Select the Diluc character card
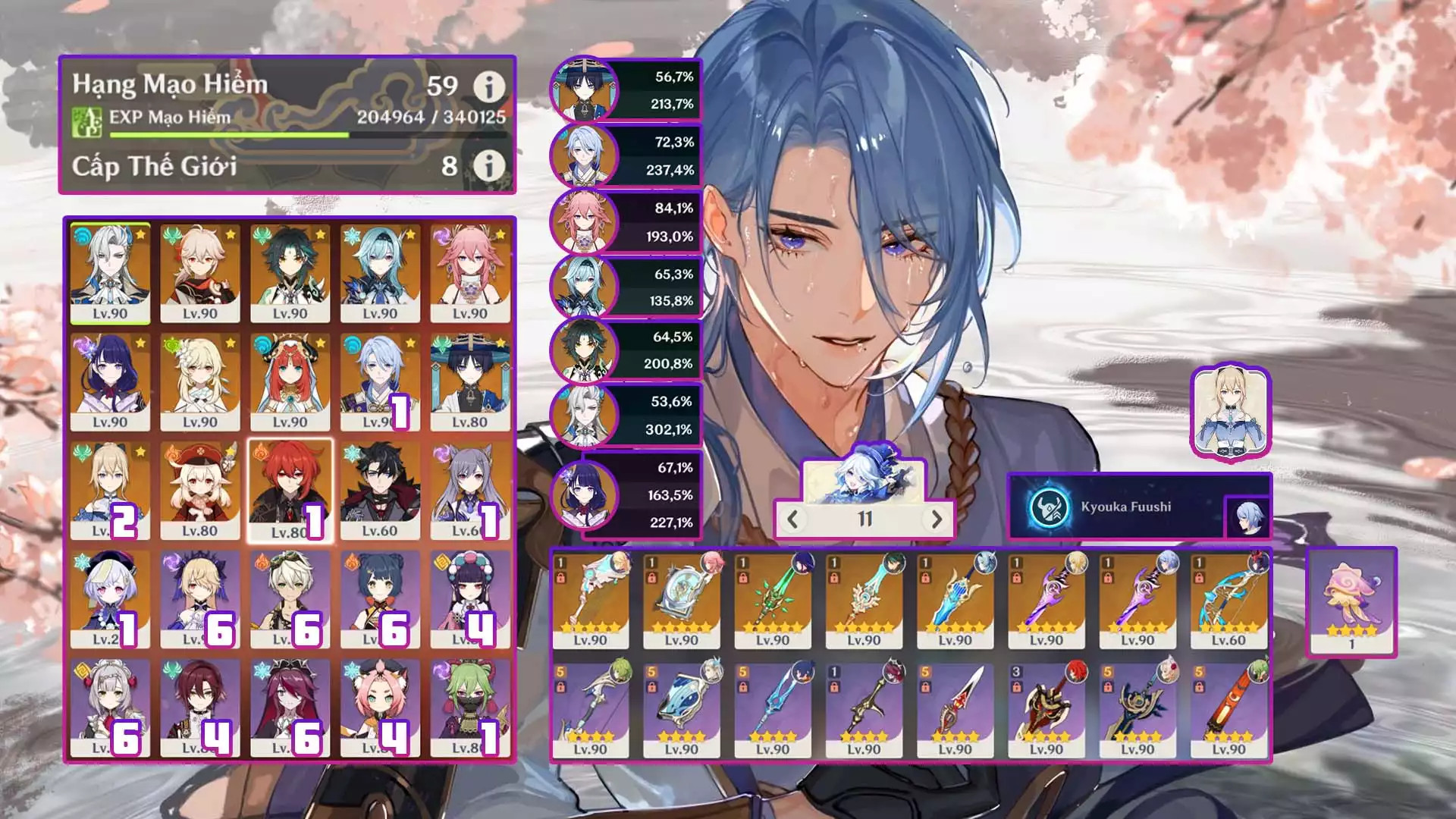Screen dimensions: 1456x819 tap(290, 490)
